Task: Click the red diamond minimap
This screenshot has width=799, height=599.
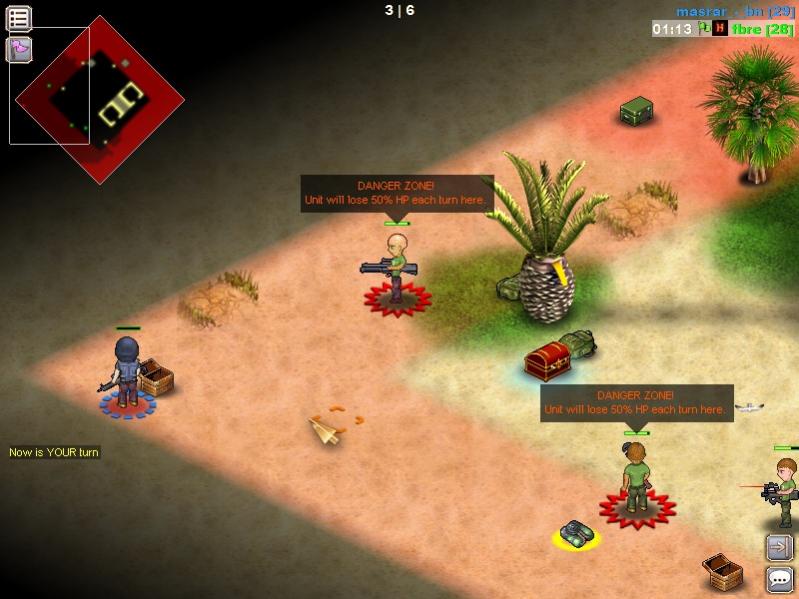Action: 100,99
